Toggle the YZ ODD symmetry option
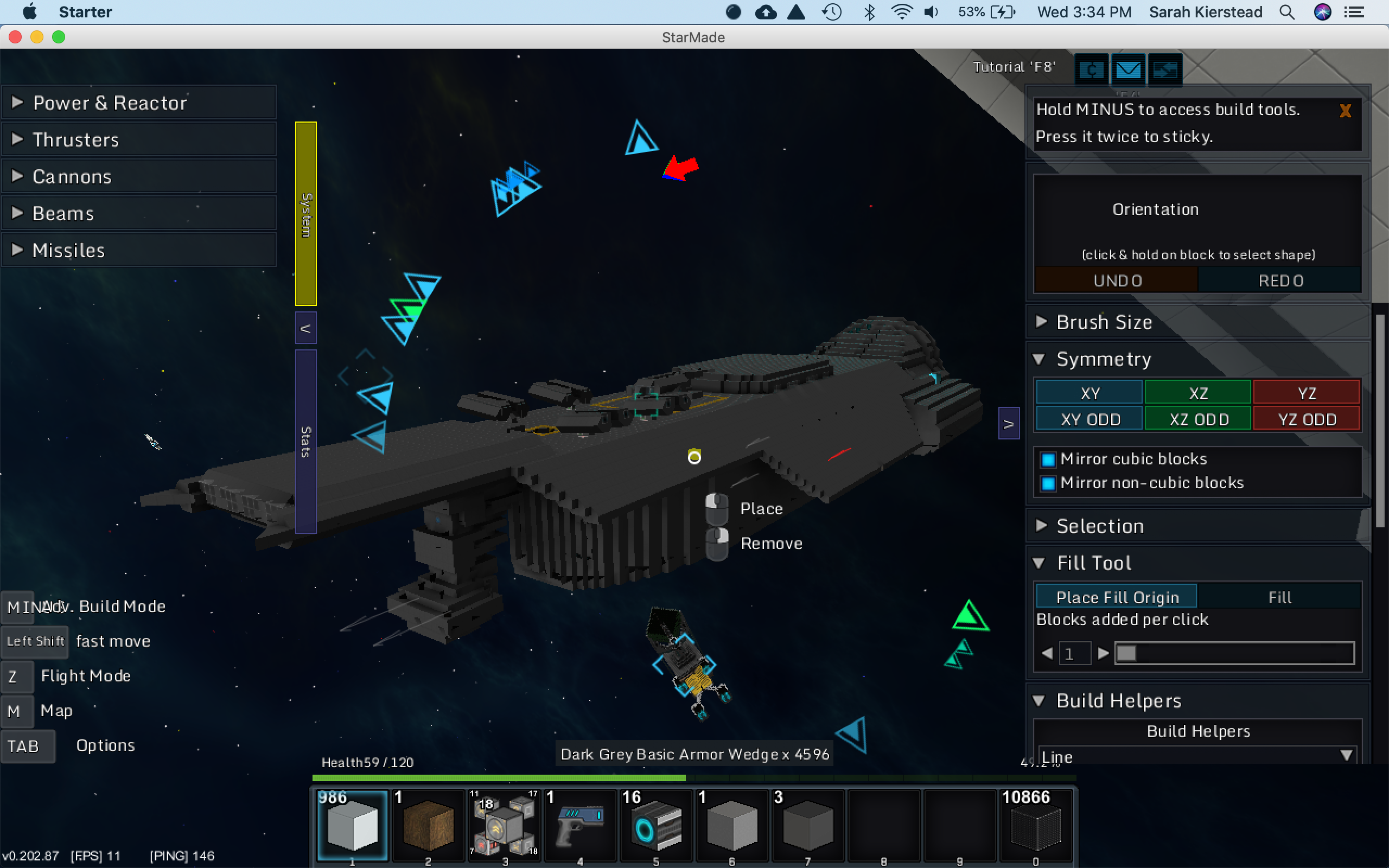 pyautogui.click(x=1307, y=420)
